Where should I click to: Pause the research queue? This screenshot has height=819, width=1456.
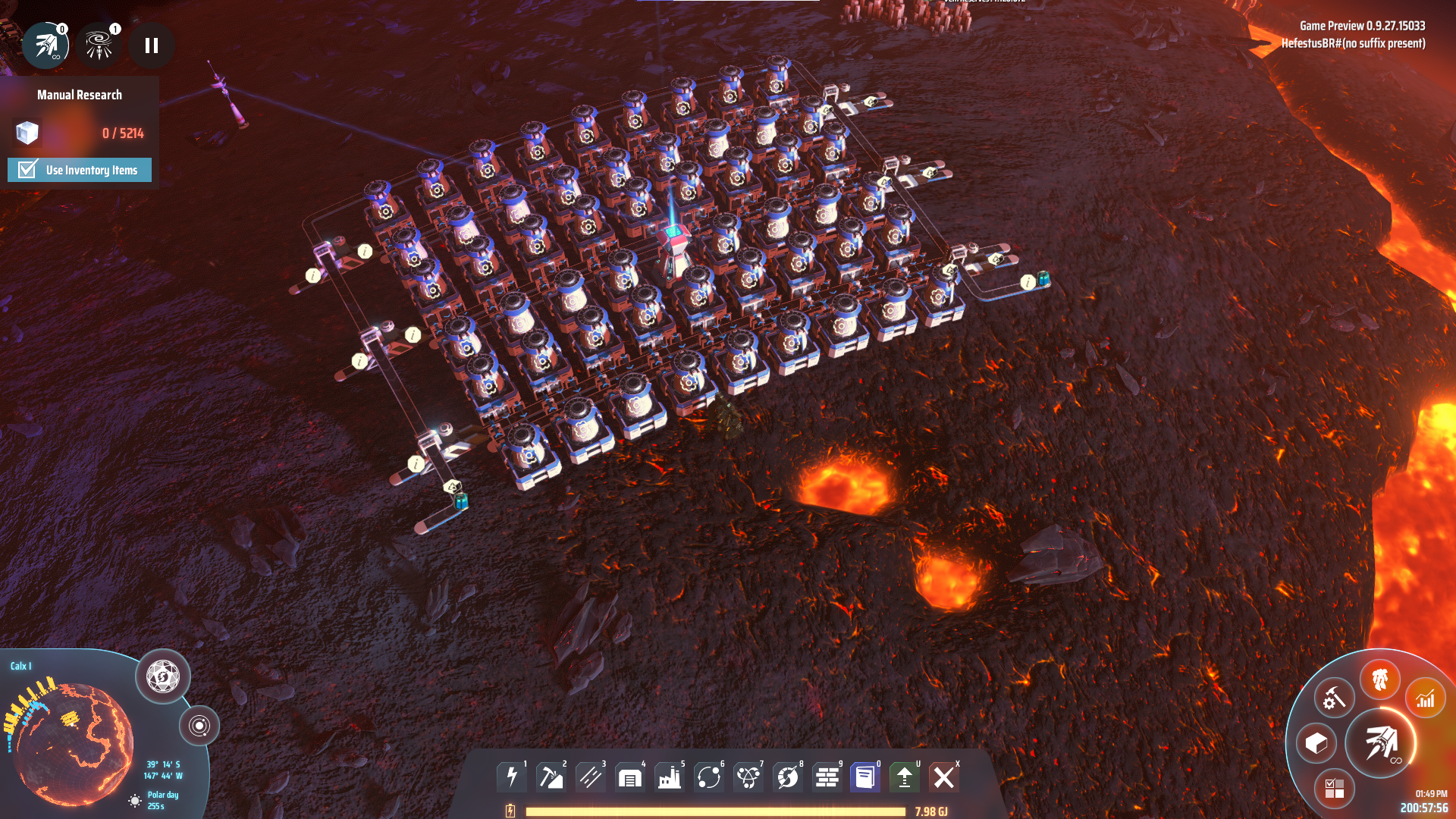point(152,45)
